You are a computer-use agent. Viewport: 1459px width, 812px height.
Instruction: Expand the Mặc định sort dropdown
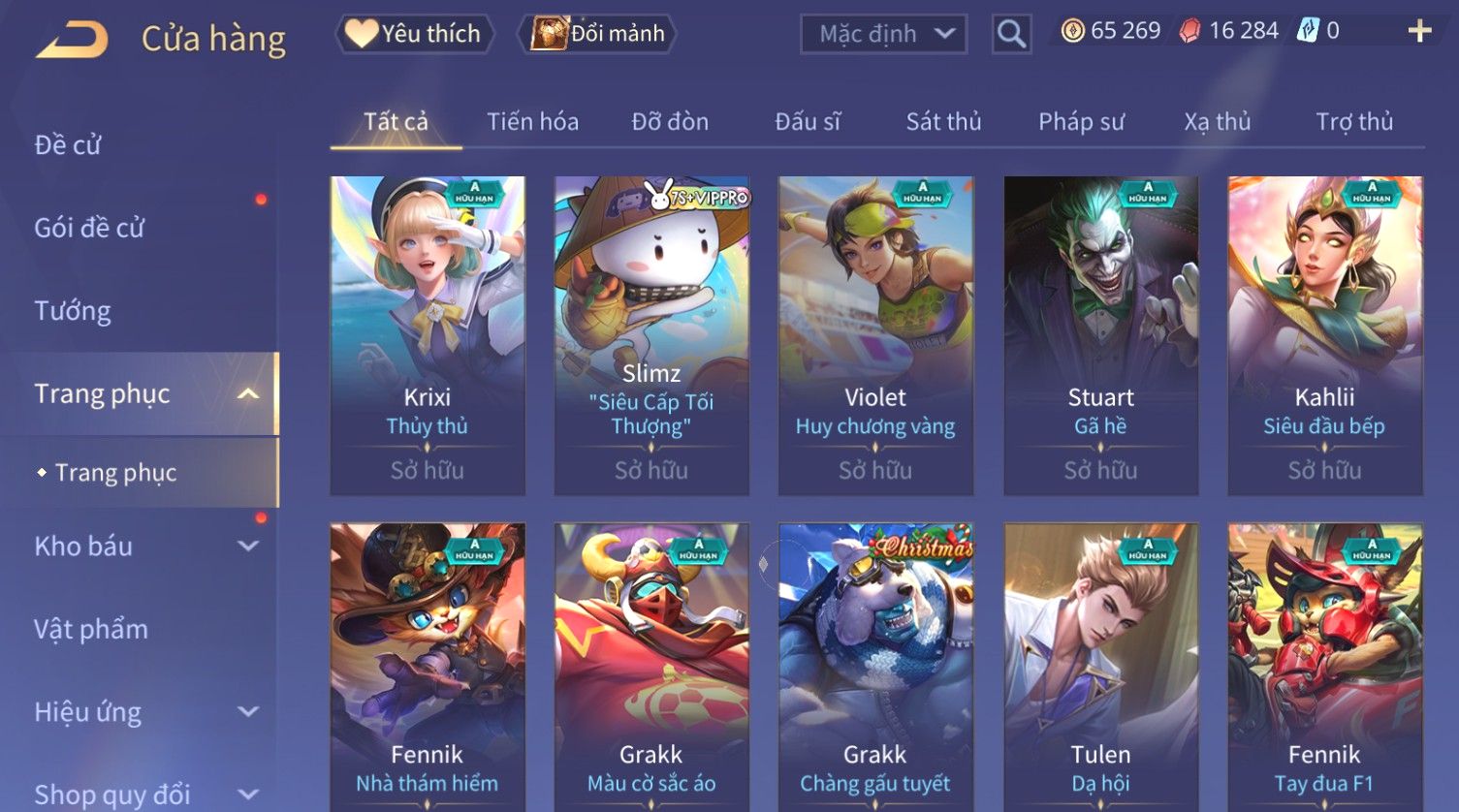883,35
